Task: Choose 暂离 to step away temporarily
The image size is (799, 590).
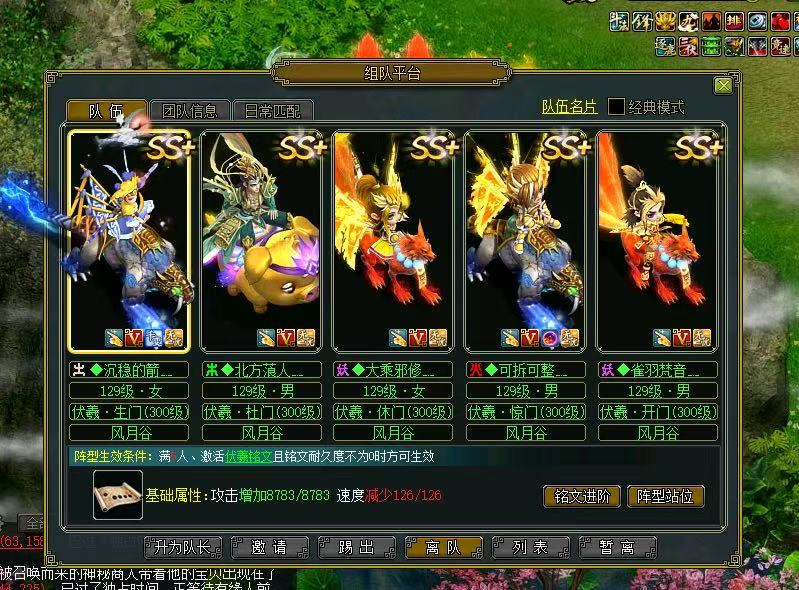Action: tap(617, 547)
